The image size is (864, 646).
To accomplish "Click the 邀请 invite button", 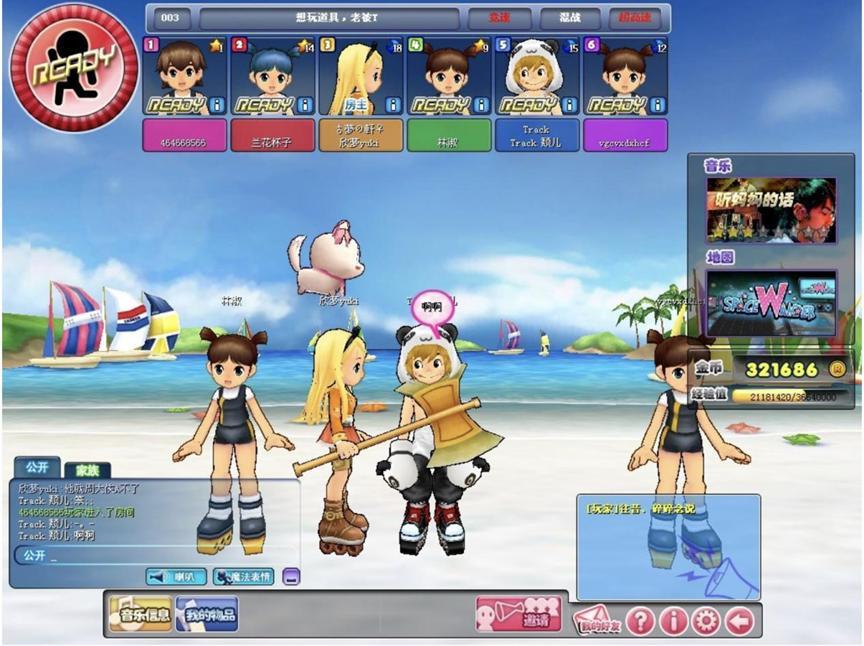I will click(x=518, y=615).
